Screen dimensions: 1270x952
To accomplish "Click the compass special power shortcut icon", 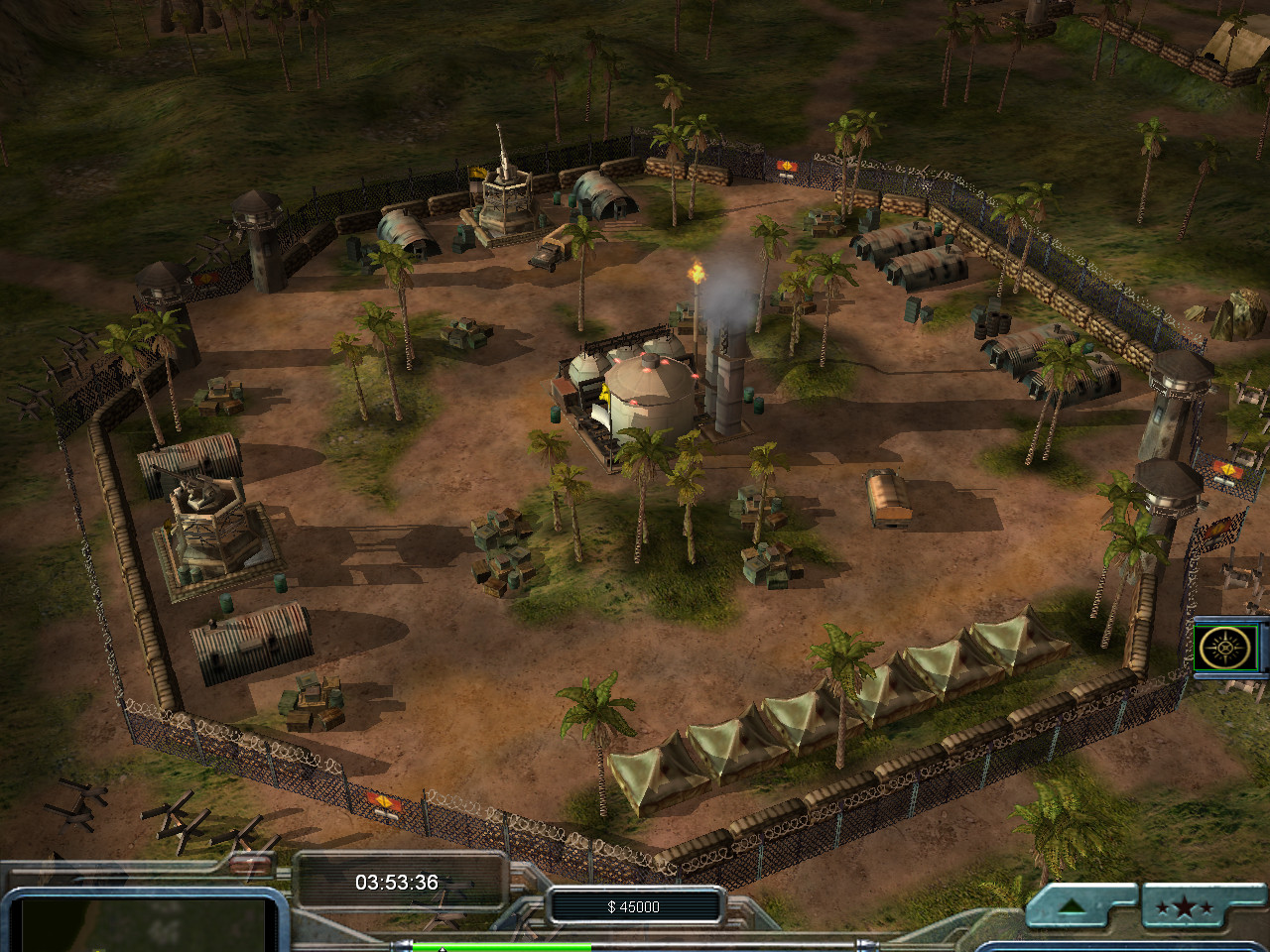I will [x=1228, y=649].
